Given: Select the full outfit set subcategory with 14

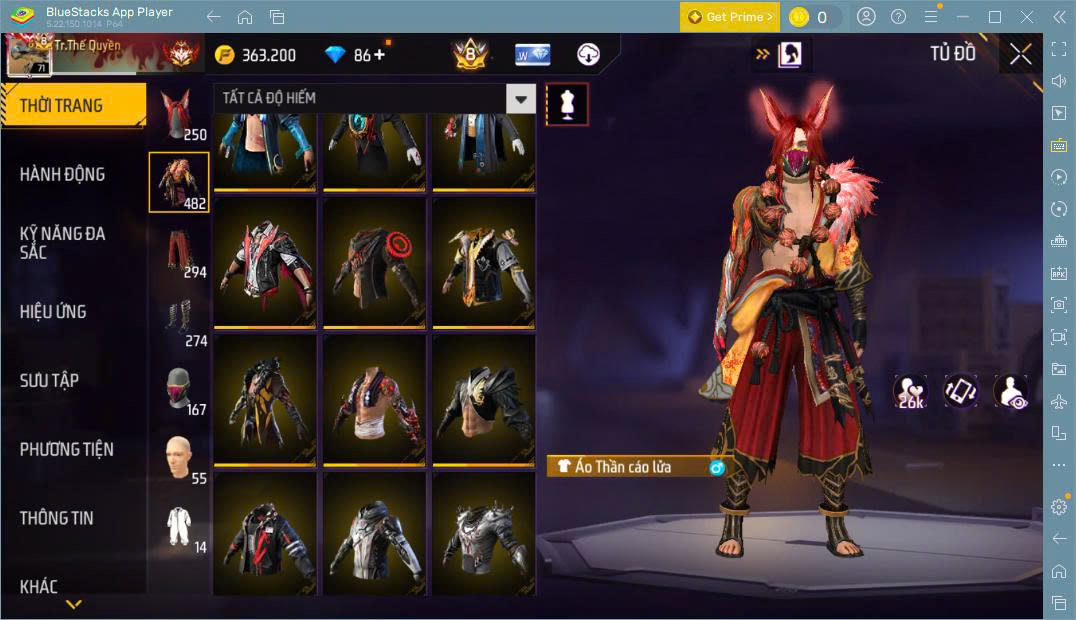Looking at the screenshot, I should point(179,526).
